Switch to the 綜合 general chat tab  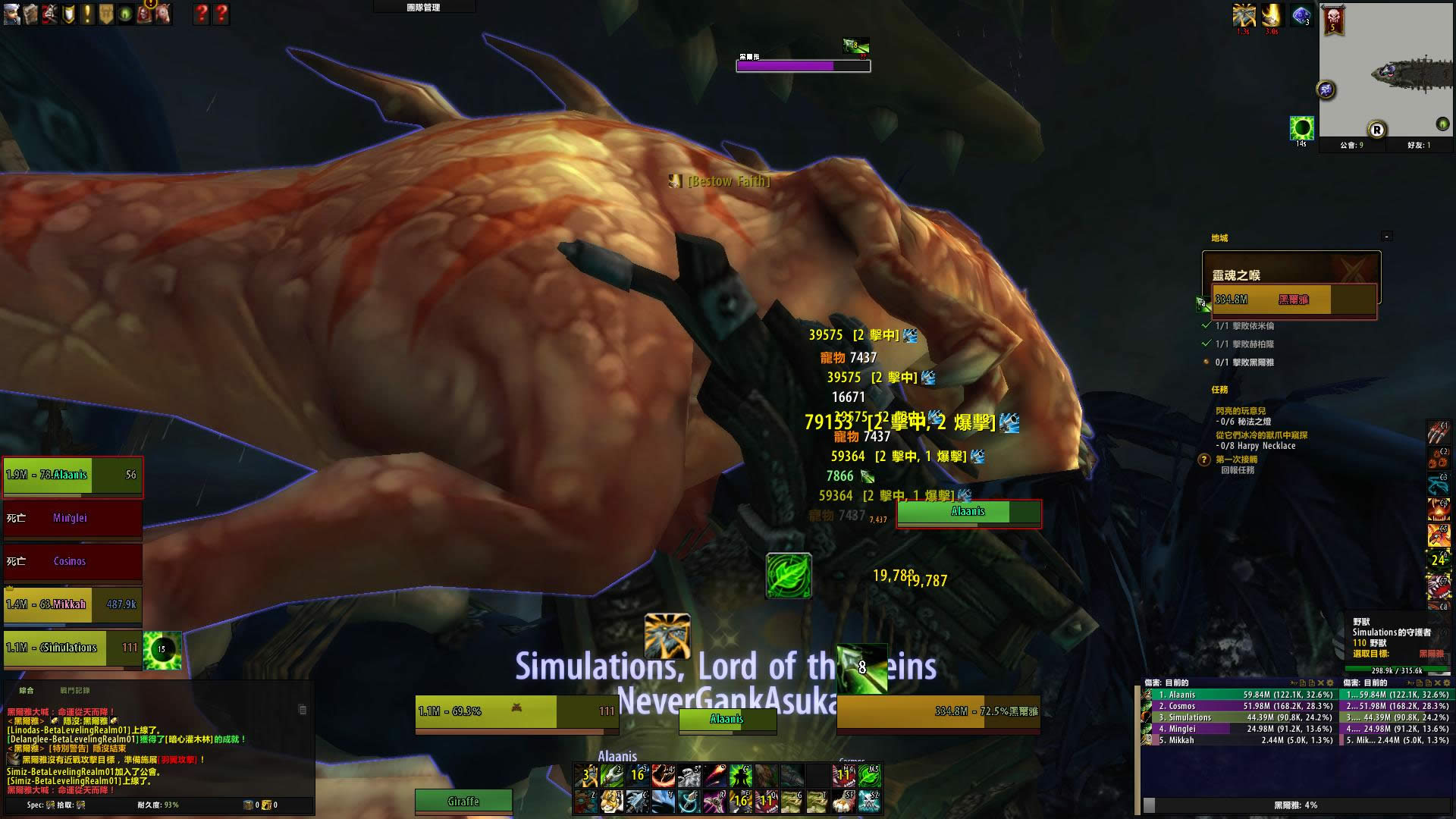coord(27,691)
